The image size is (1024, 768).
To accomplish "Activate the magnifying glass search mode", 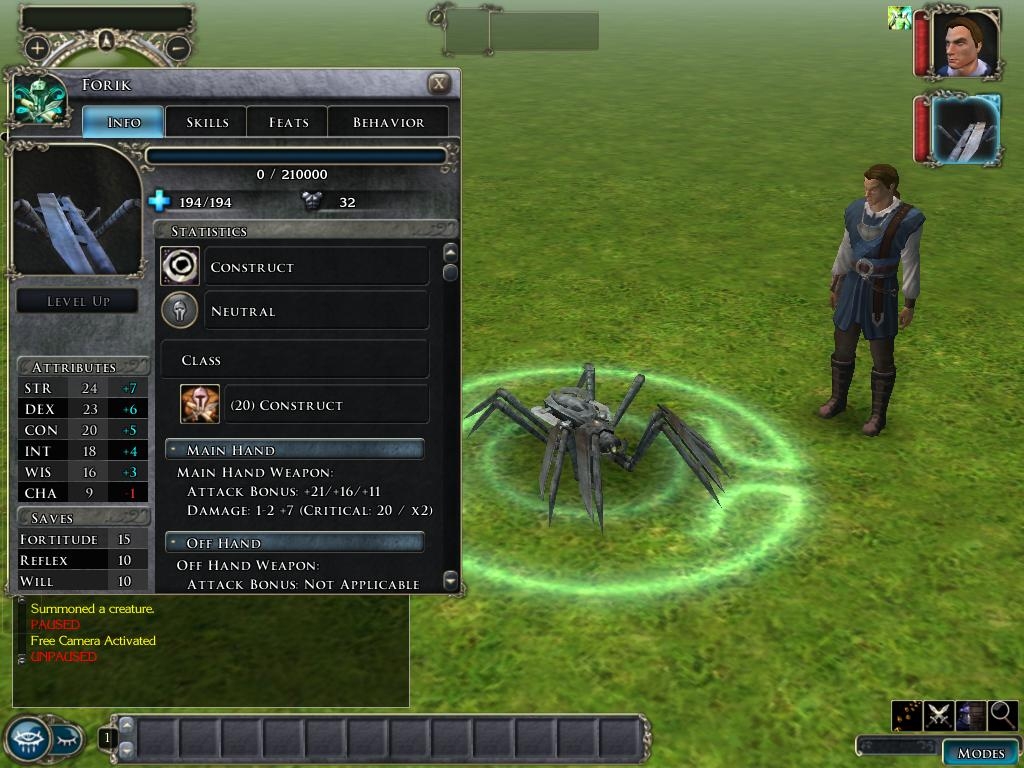I will tap(1002, 714).
